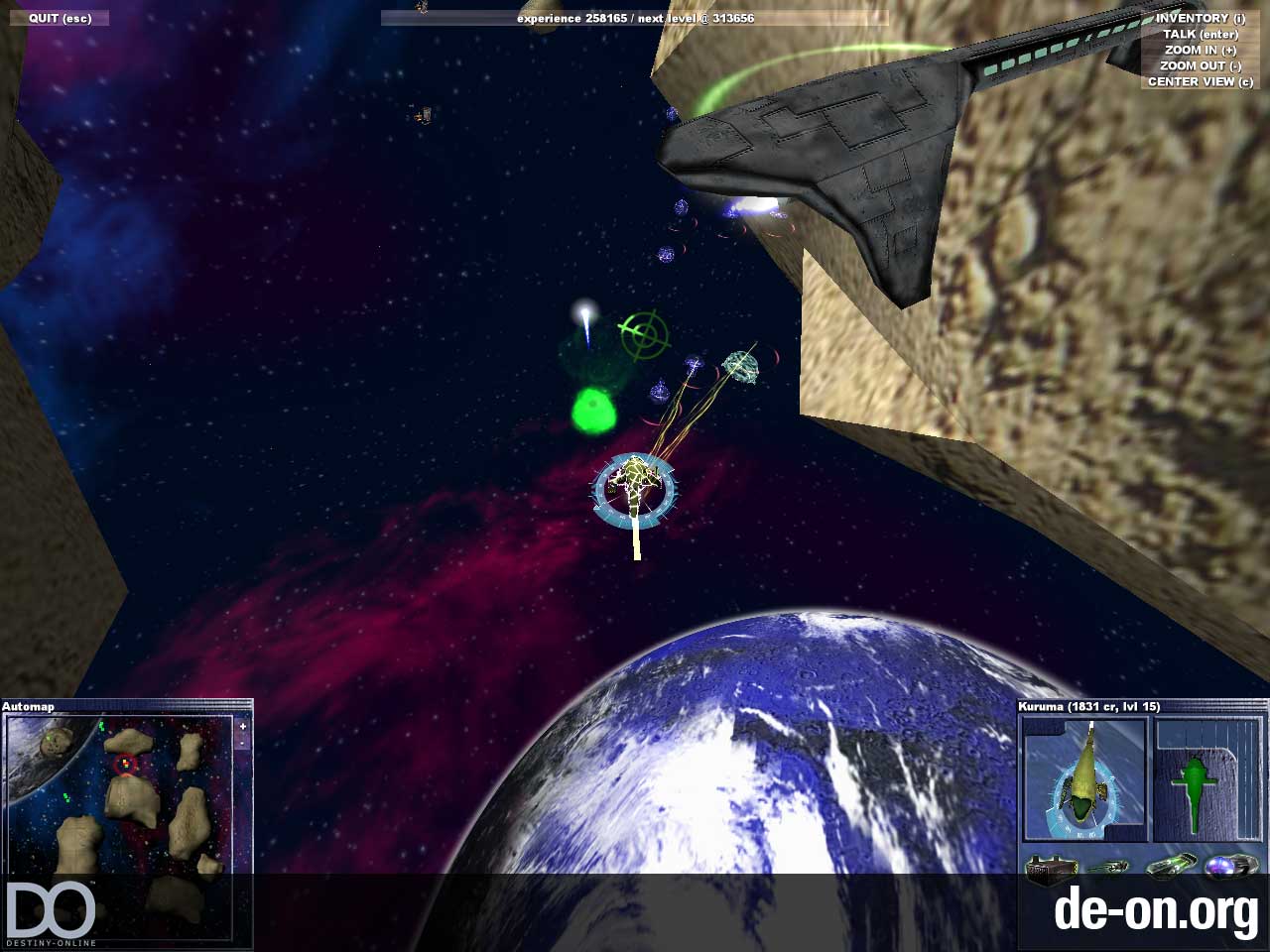1270x952 pixels.
Task: Choose the green-glowing launcher weapon icon
Action: coord(1171,869)
